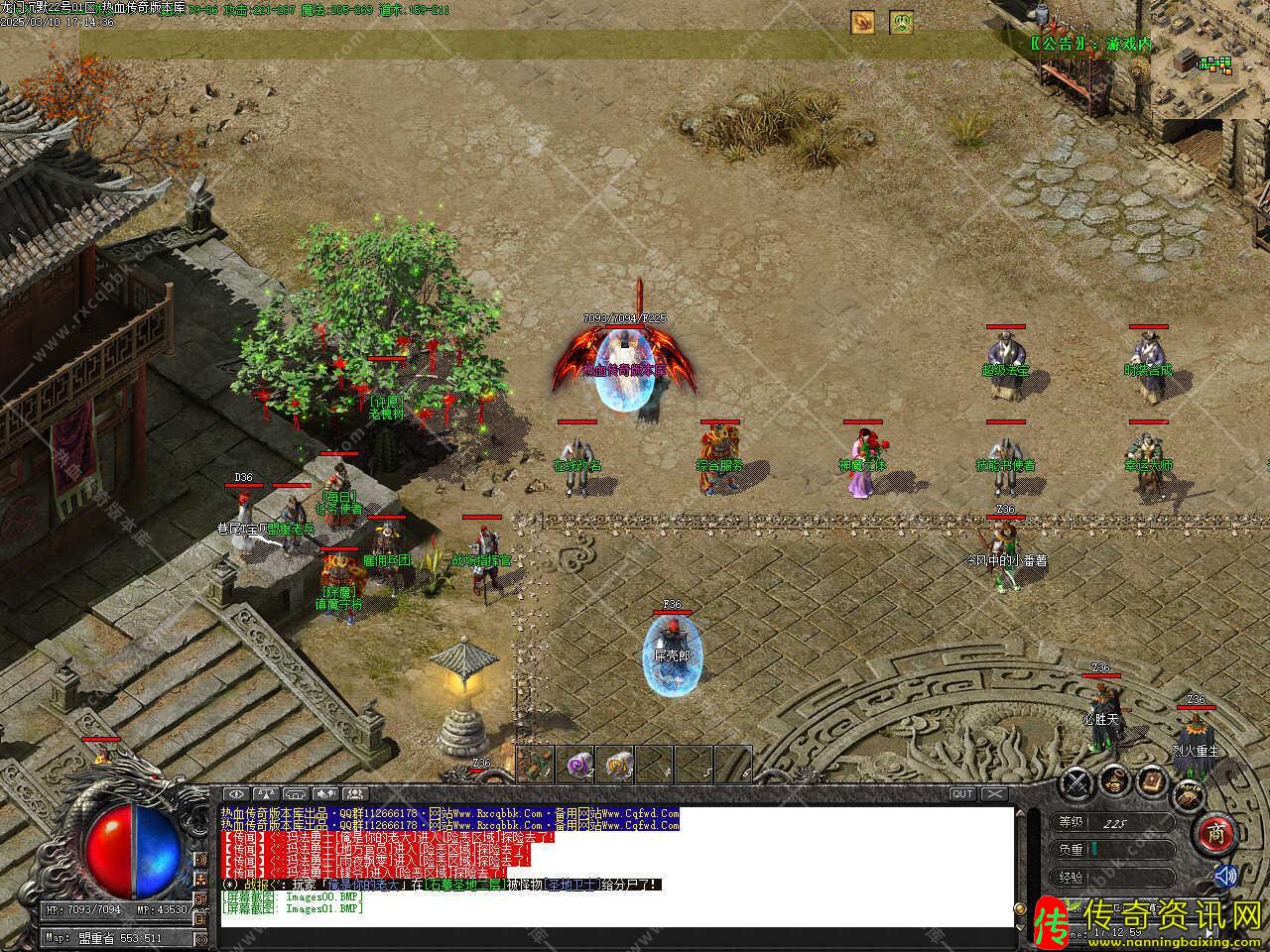Toggle the blue speaker sound icon

pyautogui.click(x=1226, y=876)
